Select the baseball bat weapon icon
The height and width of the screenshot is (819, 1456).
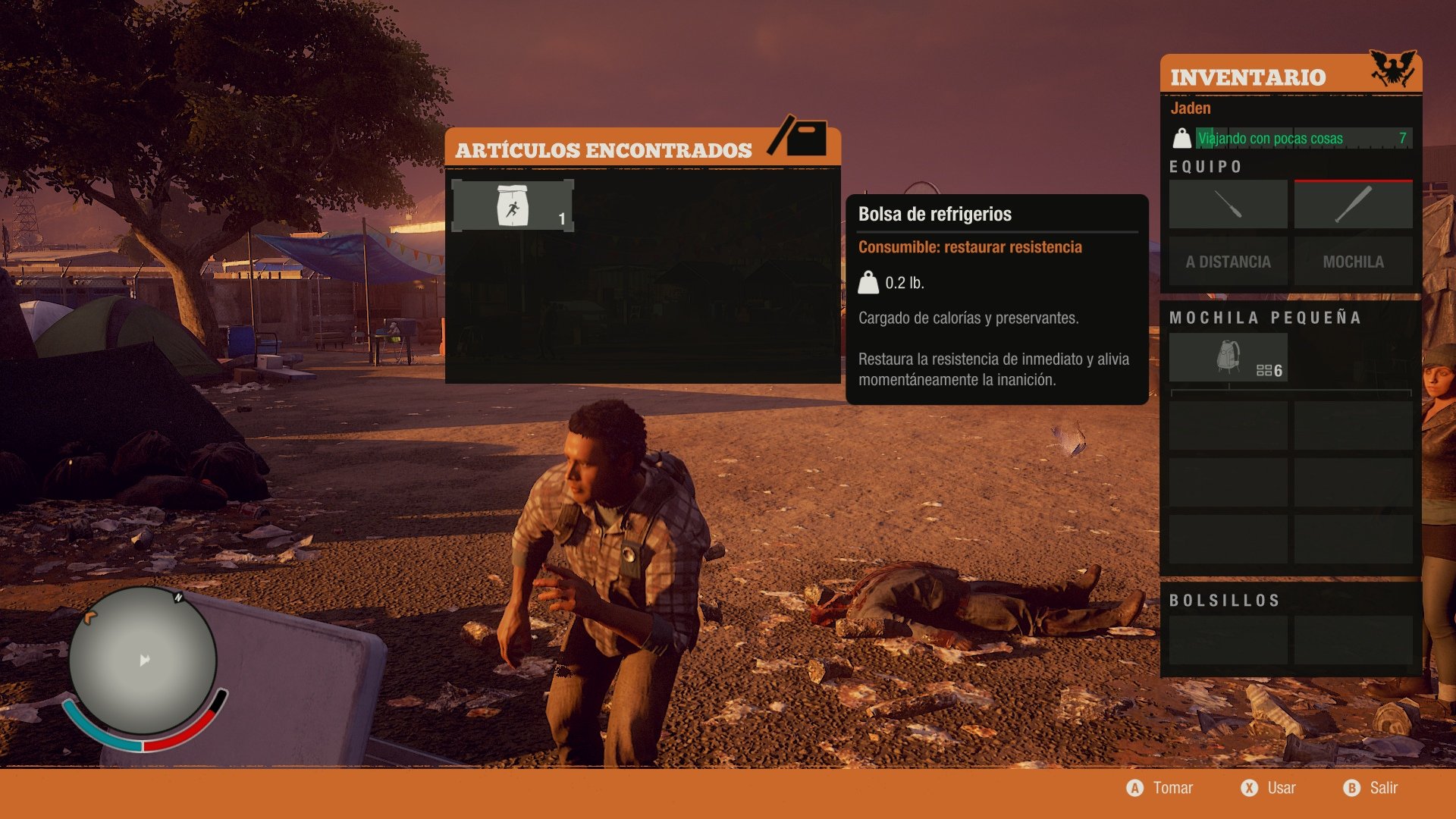click(x=1353, y=203)
